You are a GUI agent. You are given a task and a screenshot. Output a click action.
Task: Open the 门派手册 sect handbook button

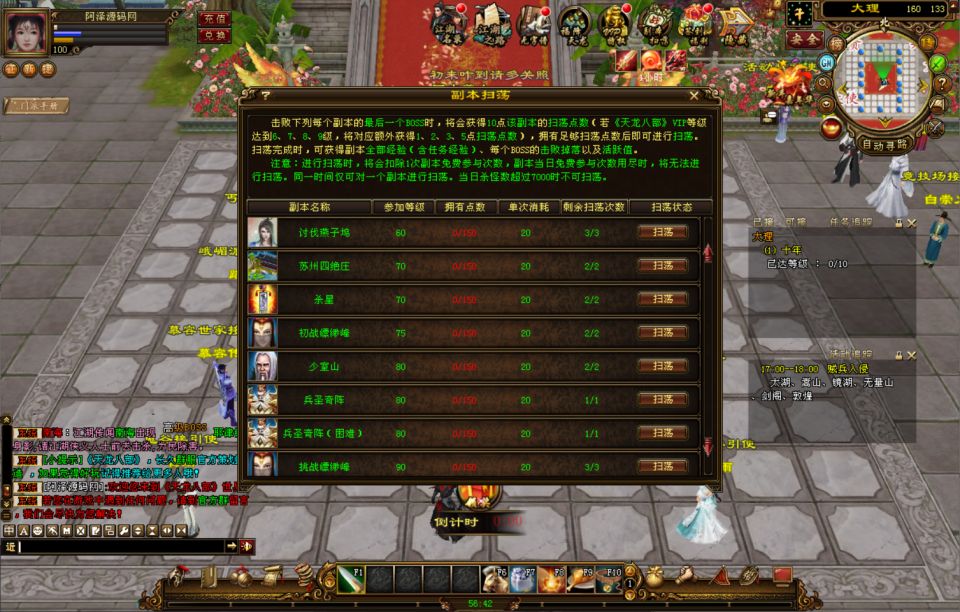pyautogui.click(x=37, y=105)
